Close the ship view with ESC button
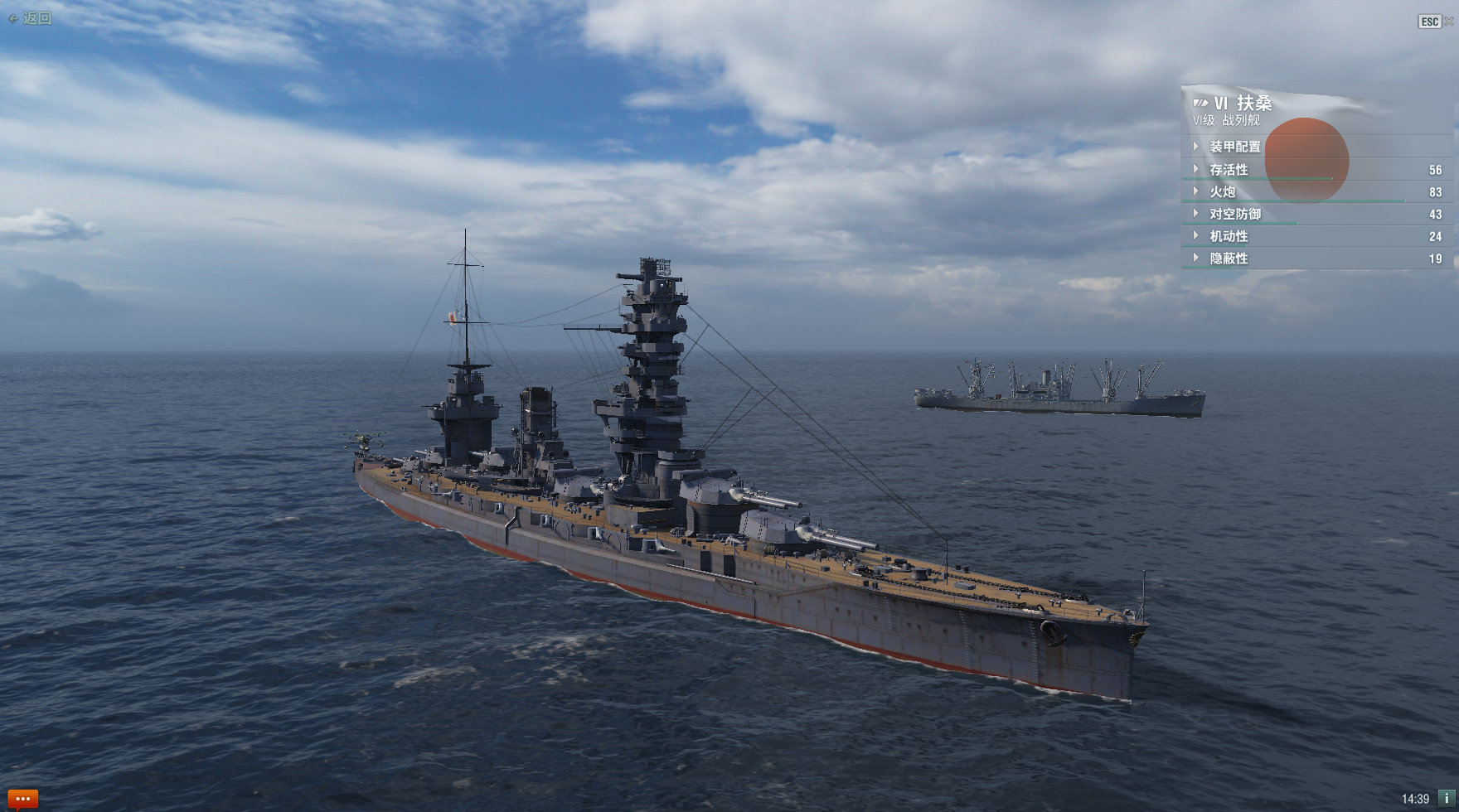 [x=1430, y=22]
